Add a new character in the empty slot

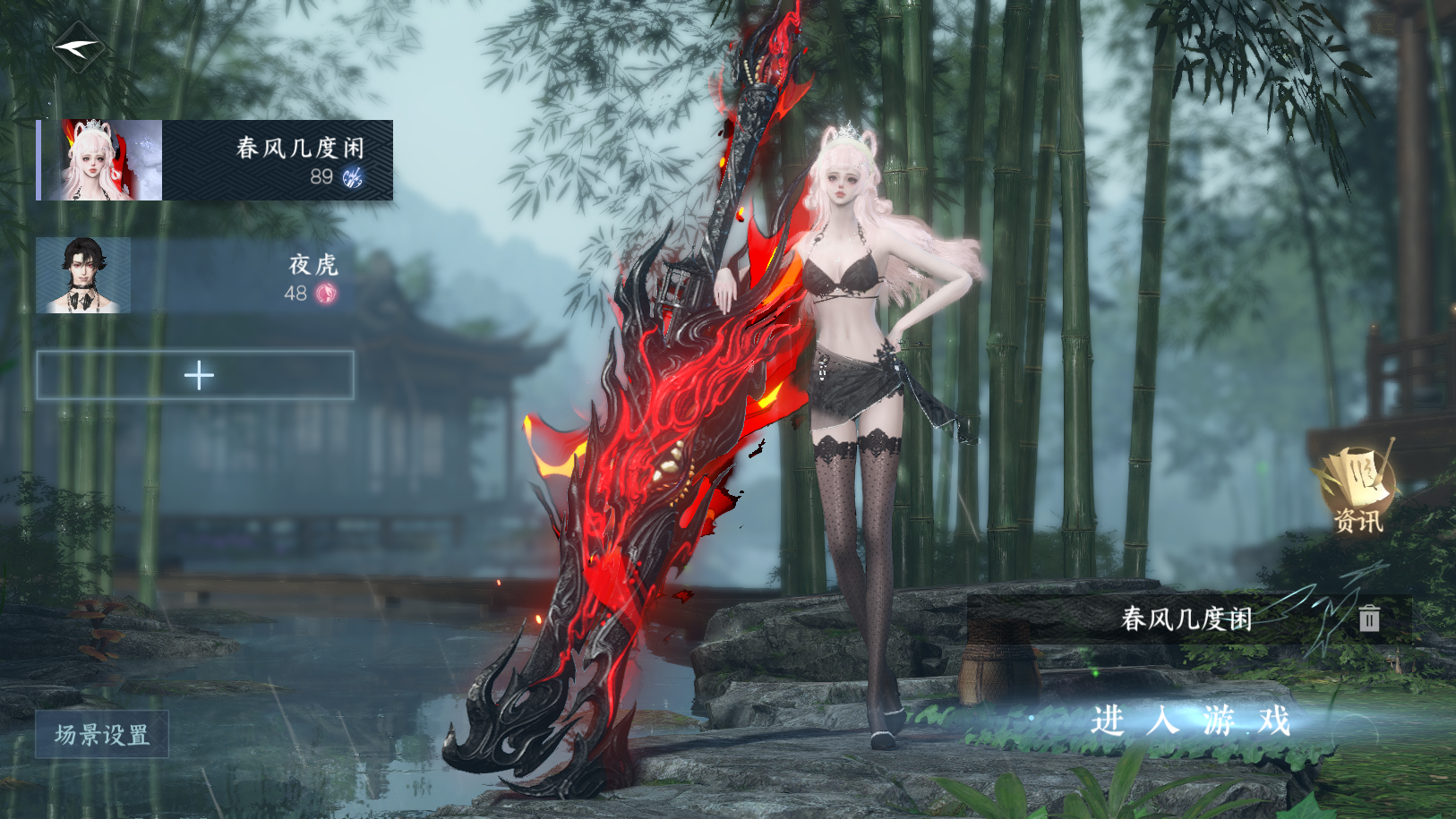tap(195, 375)
